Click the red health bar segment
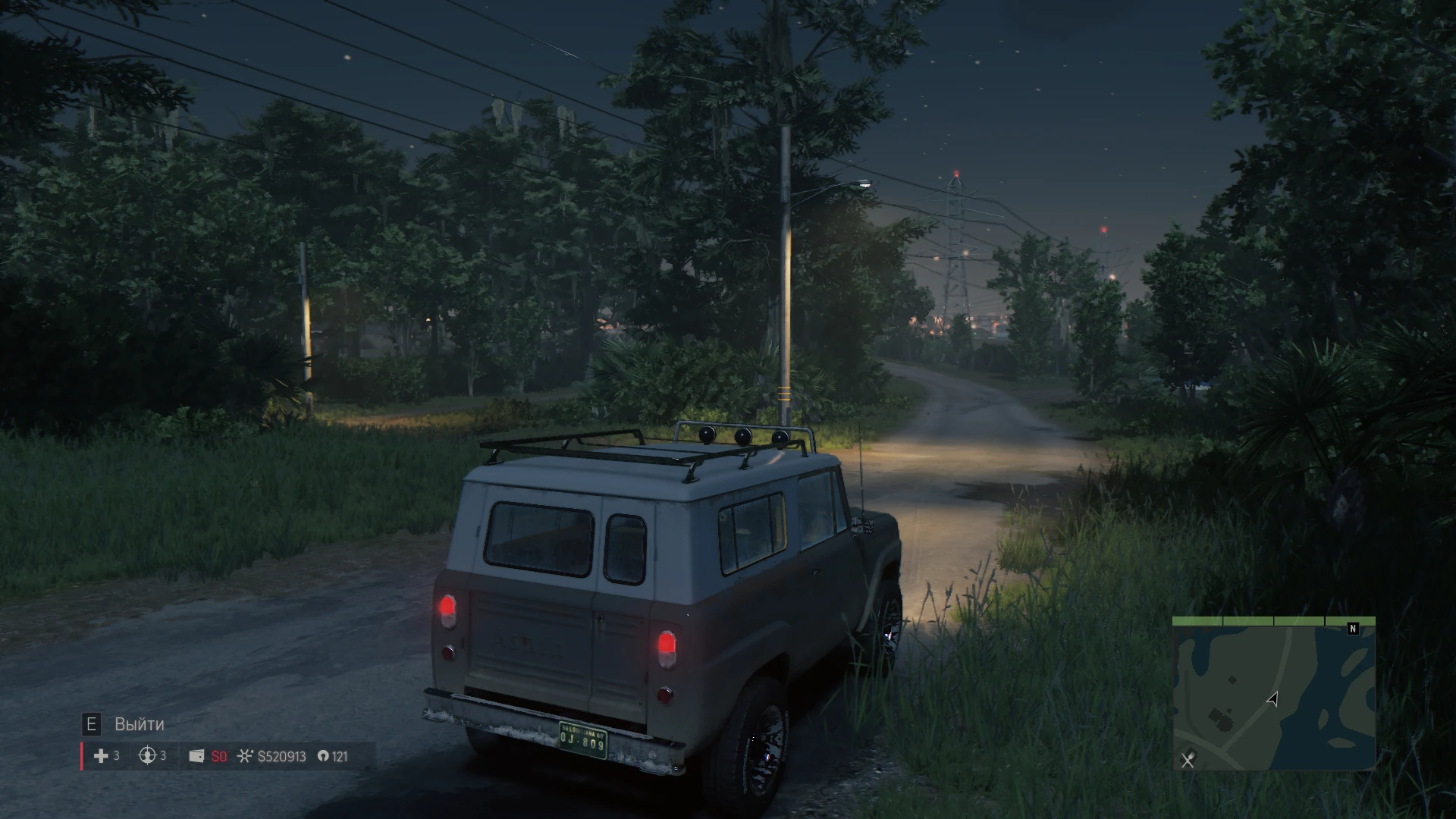1456x819 pixels. (82, 756)
